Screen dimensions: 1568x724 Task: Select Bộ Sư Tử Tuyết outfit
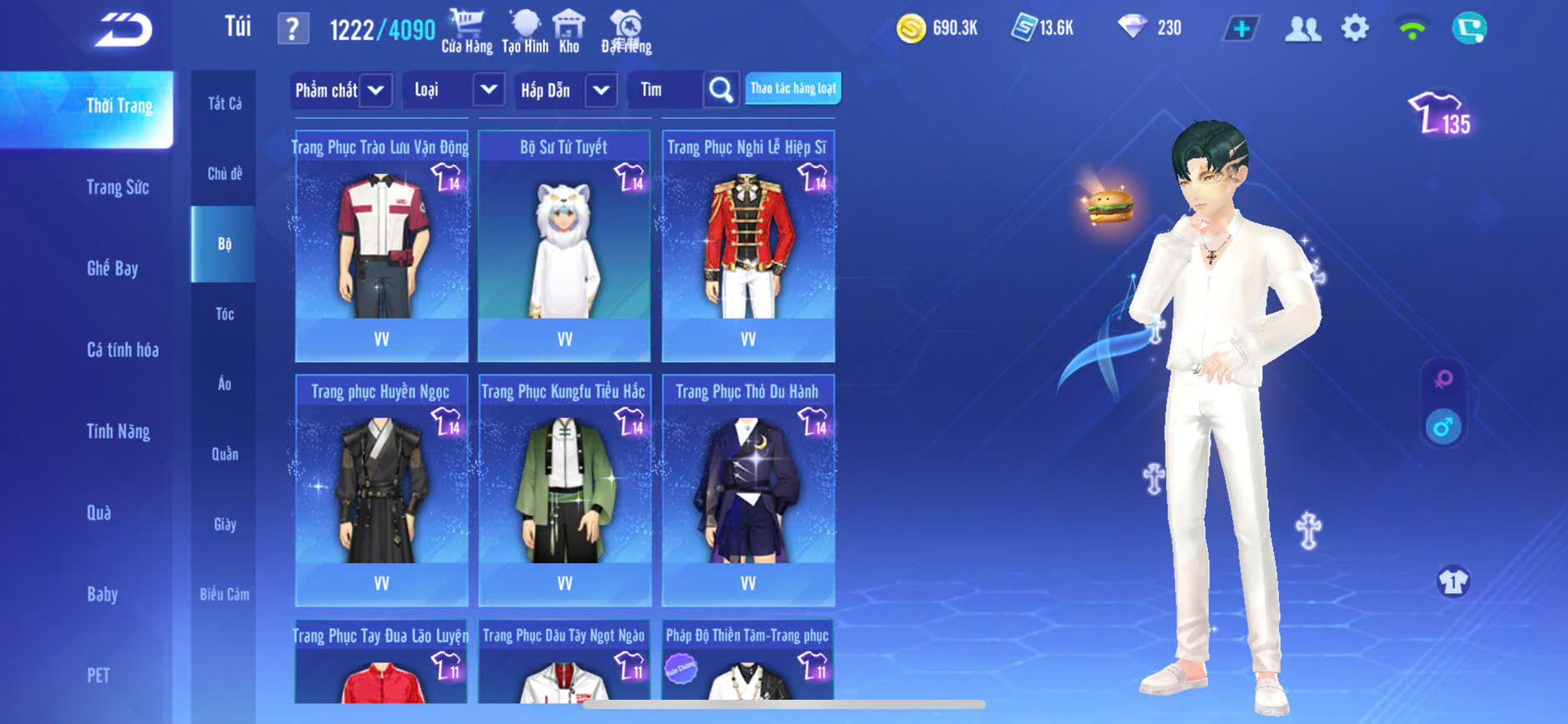pyautogui.click(x=565, y=245)
